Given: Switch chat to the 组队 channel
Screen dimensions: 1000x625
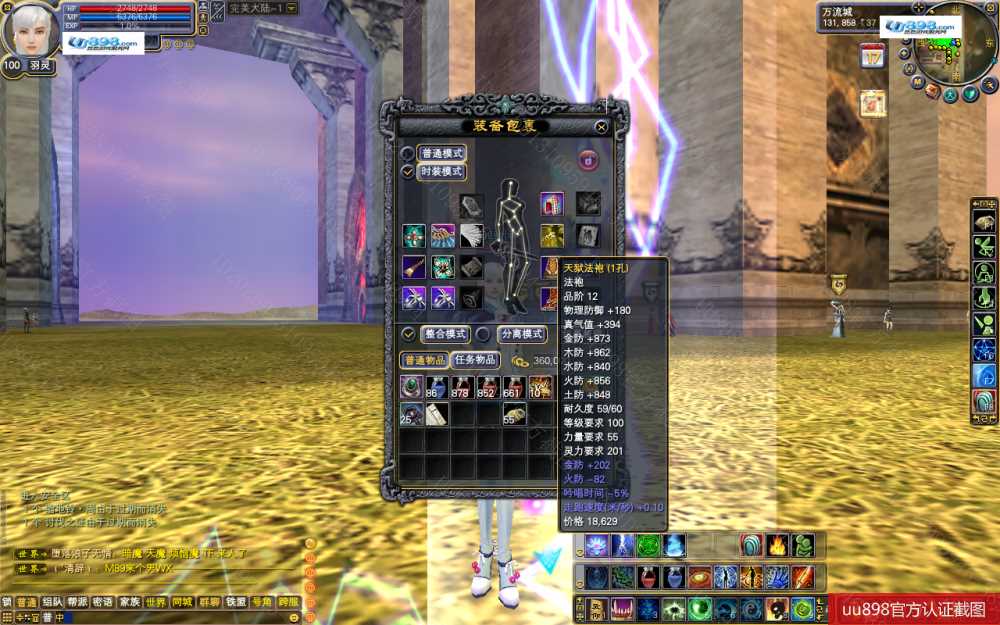Looking at the screenshot, I should (53, 602).
